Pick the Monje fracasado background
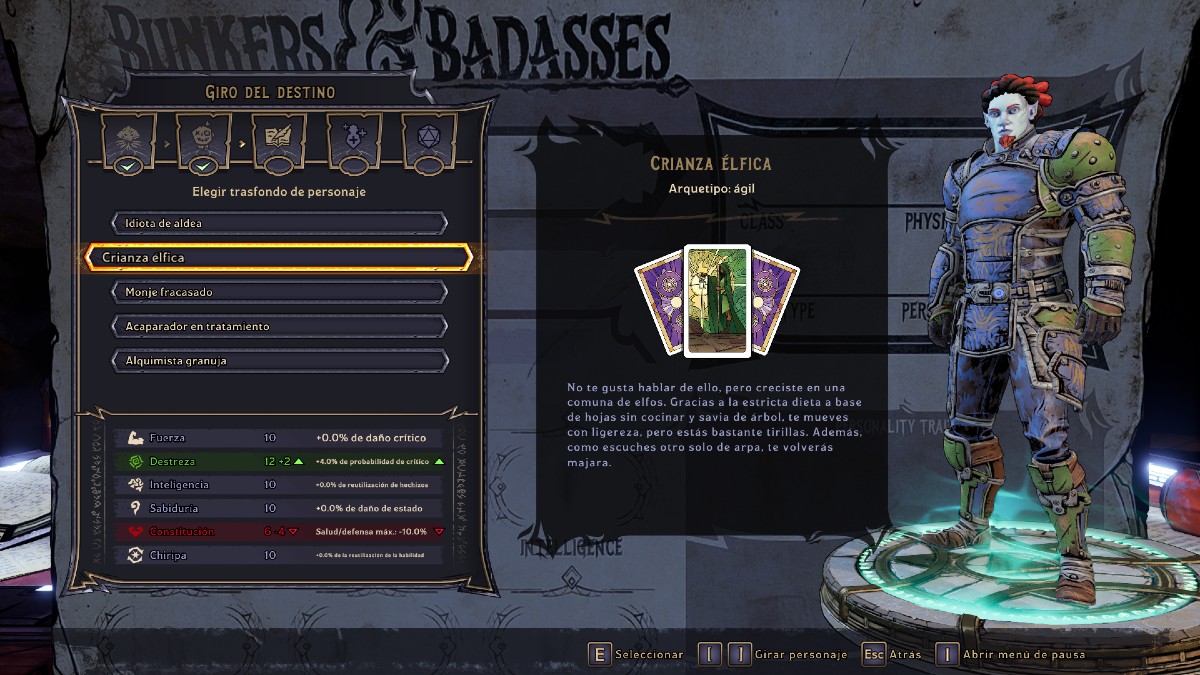The width and height of the screenshot is (1200, 675). [x=279, y=292]
